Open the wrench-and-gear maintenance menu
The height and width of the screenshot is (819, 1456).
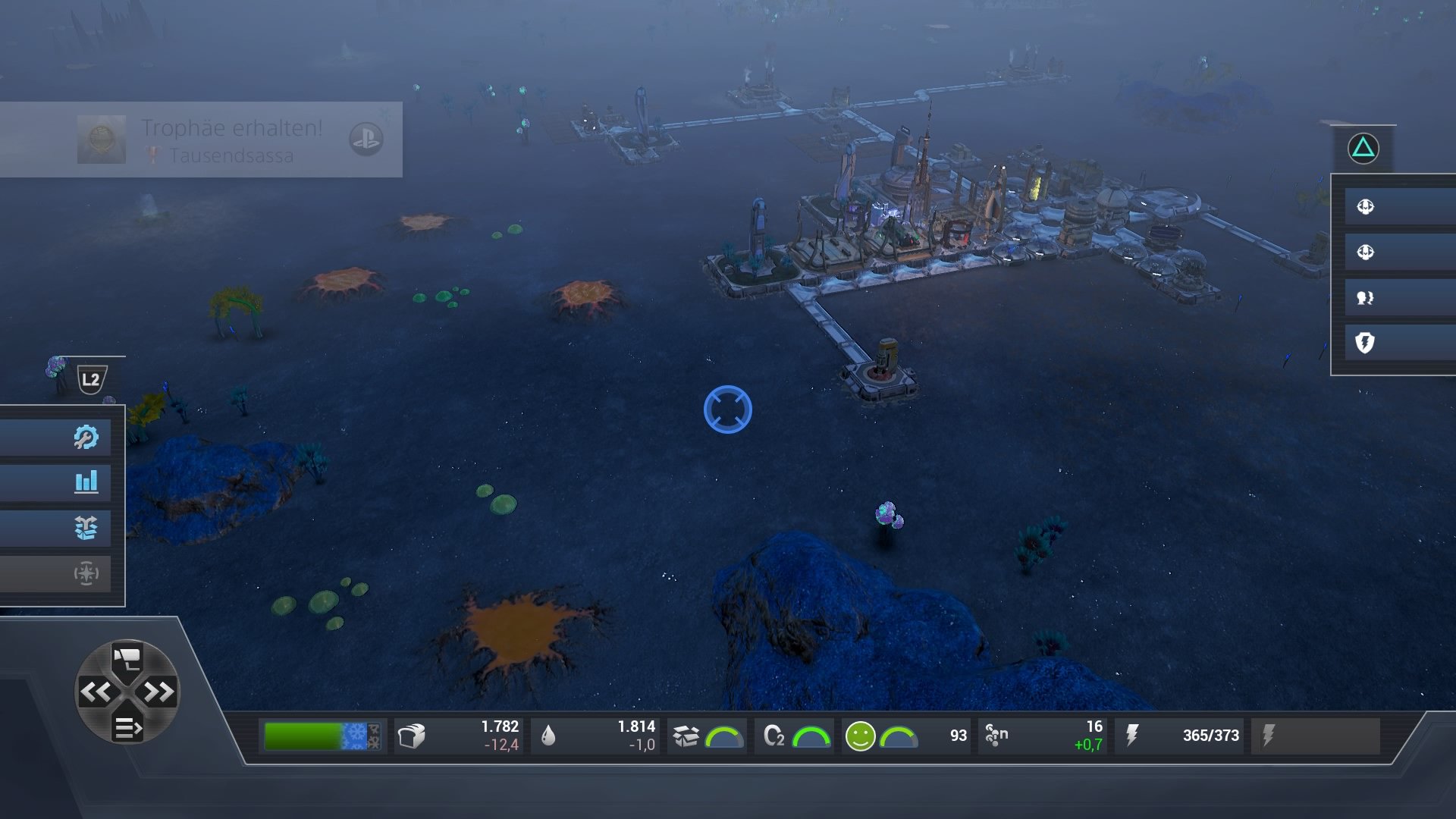pos(86,436)
